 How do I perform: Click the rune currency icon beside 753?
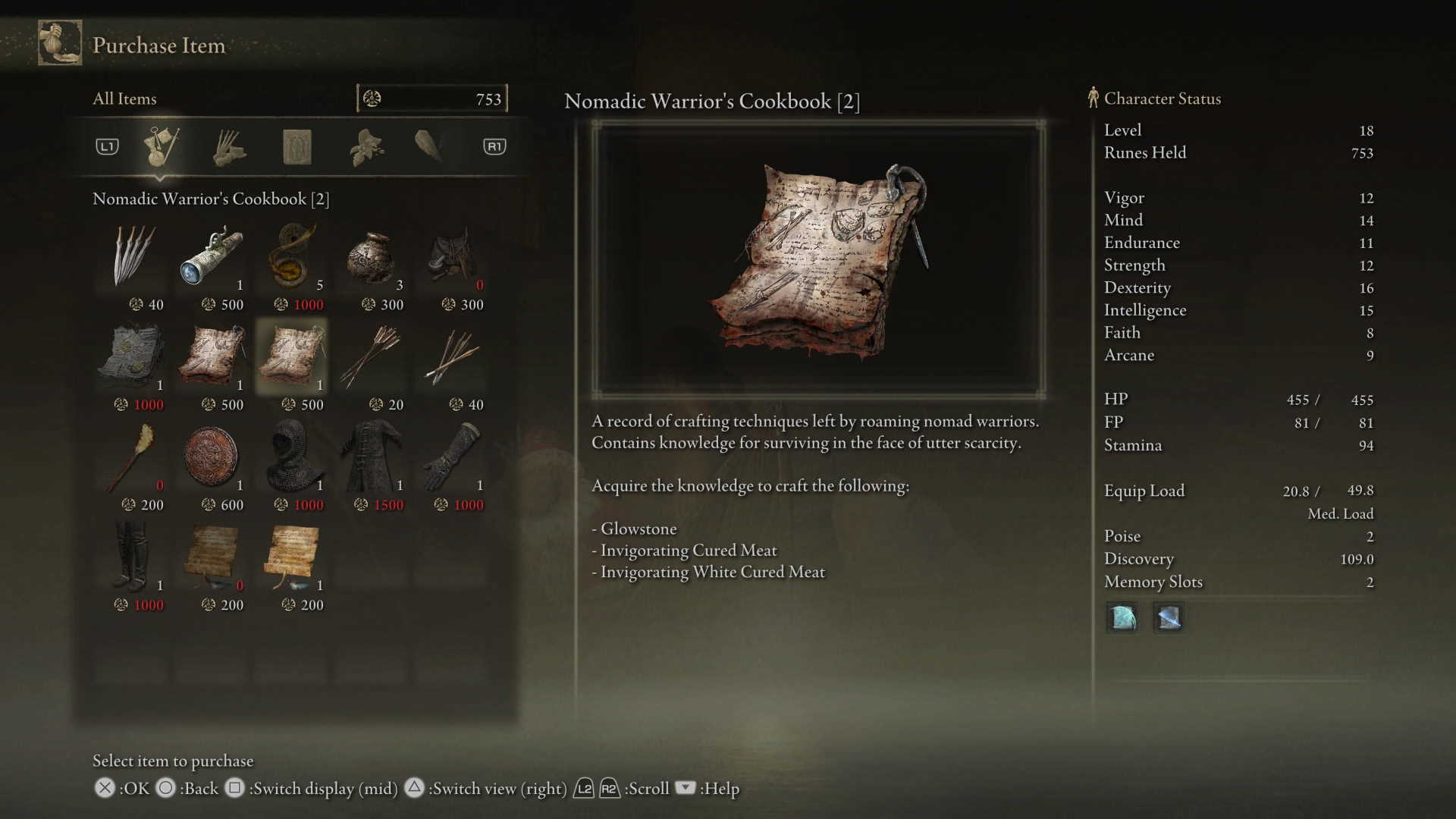(x=372, y=99)
